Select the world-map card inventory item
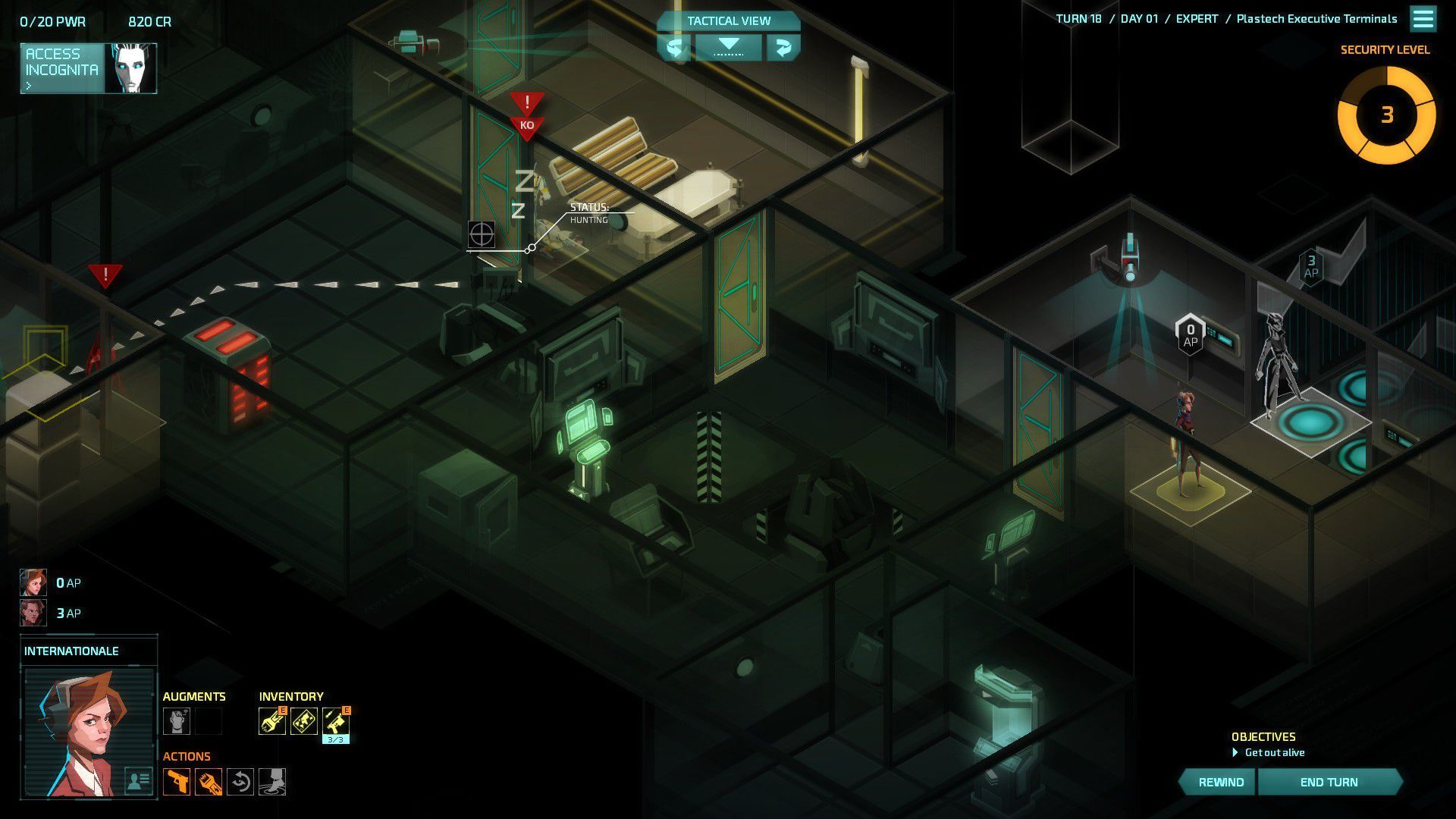This screenshot has width=1456, height=819. pos(304,721)
